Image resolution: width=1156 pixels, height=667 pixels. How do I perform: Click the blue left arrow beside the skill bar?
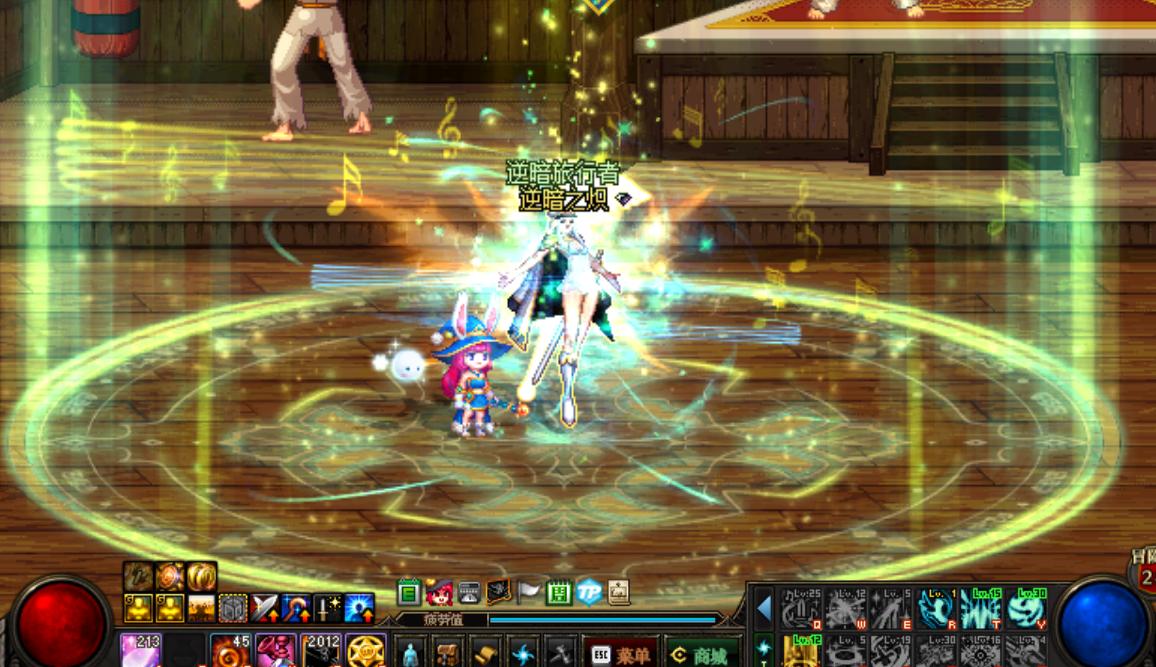coord(764,608)
